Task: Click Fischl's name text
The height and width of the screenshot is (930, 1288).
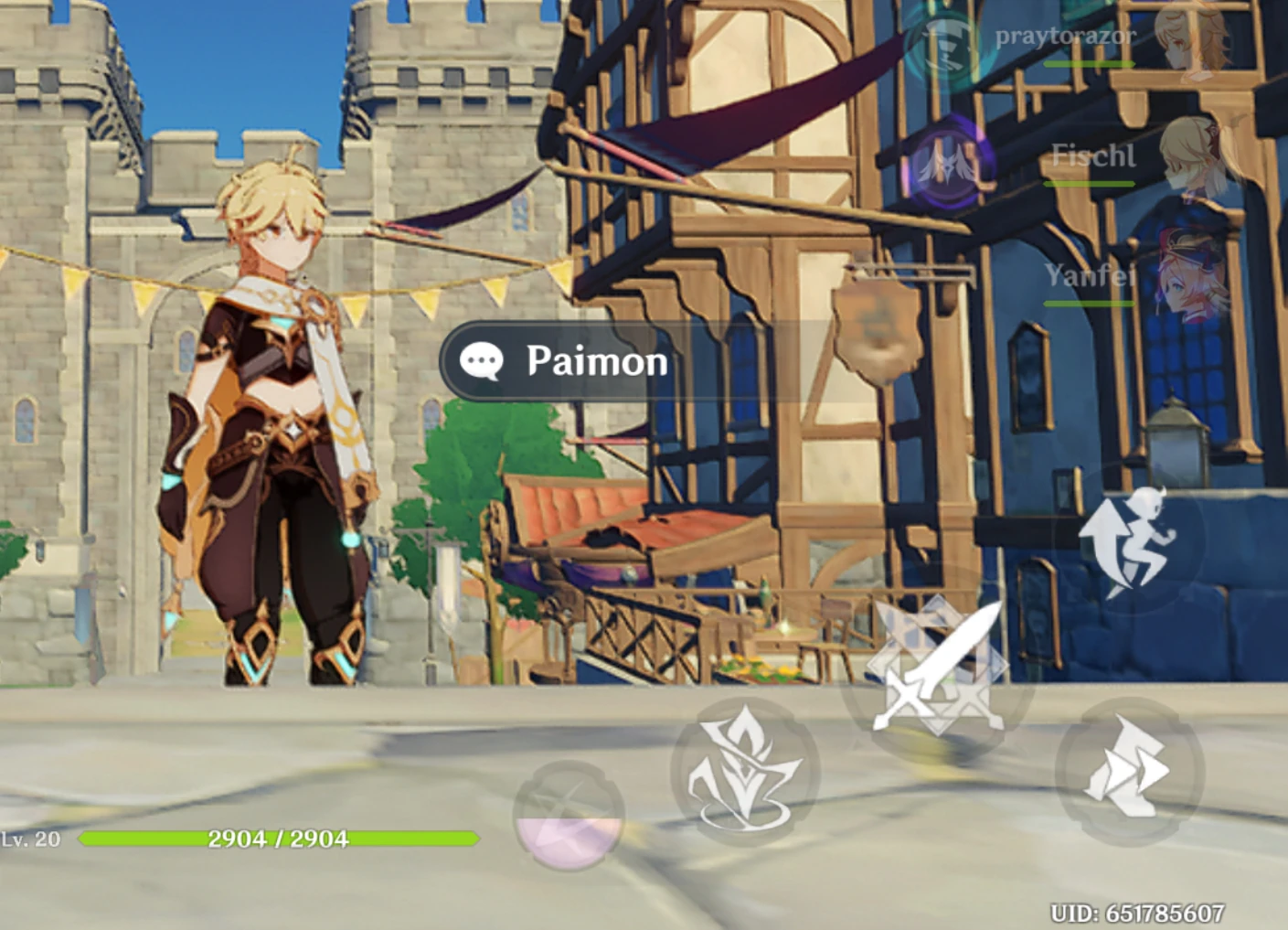Action: point(1093,157)
